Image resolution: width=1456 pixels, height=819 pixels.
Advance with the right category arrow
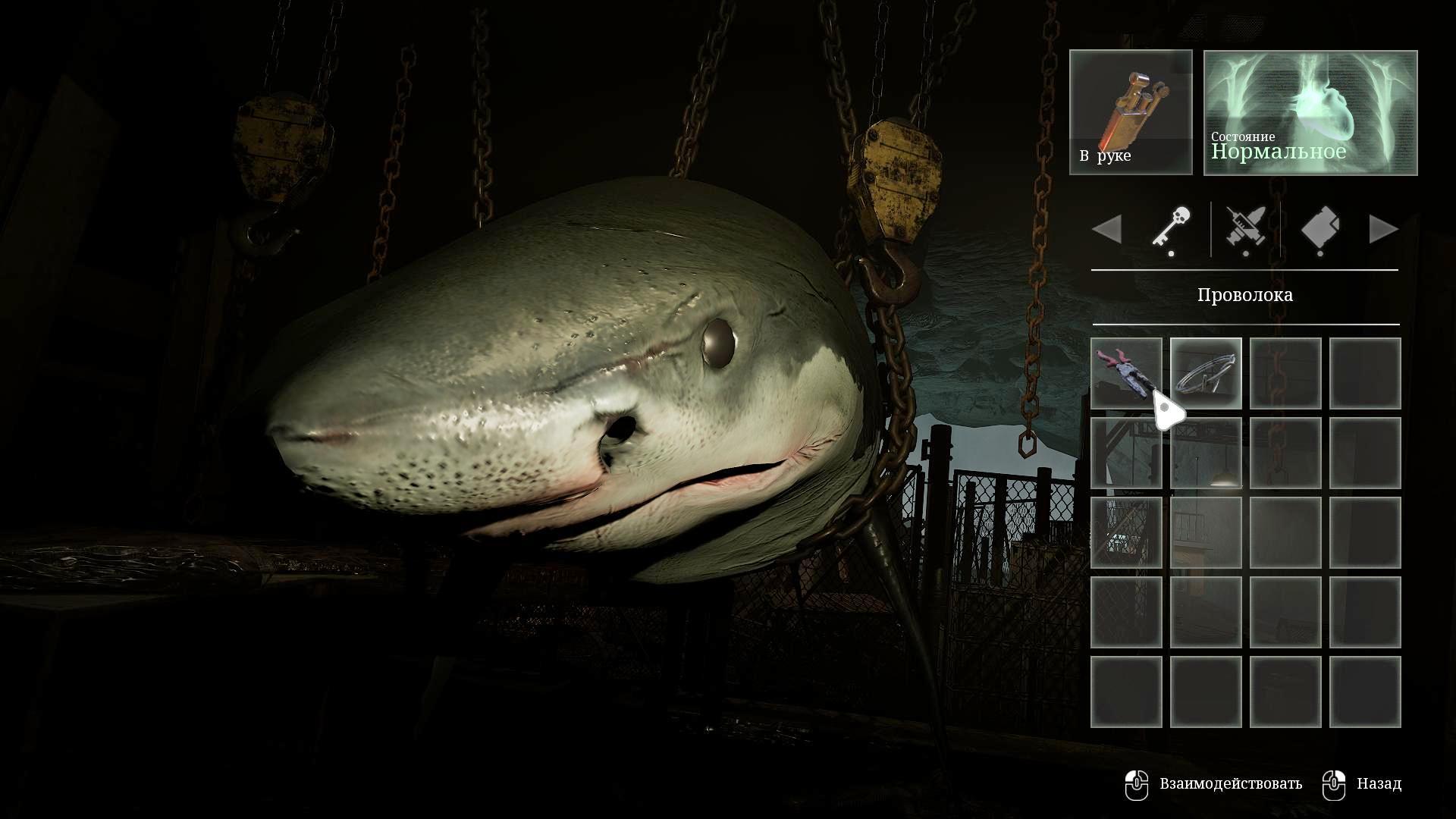(x=1383, y=229)
